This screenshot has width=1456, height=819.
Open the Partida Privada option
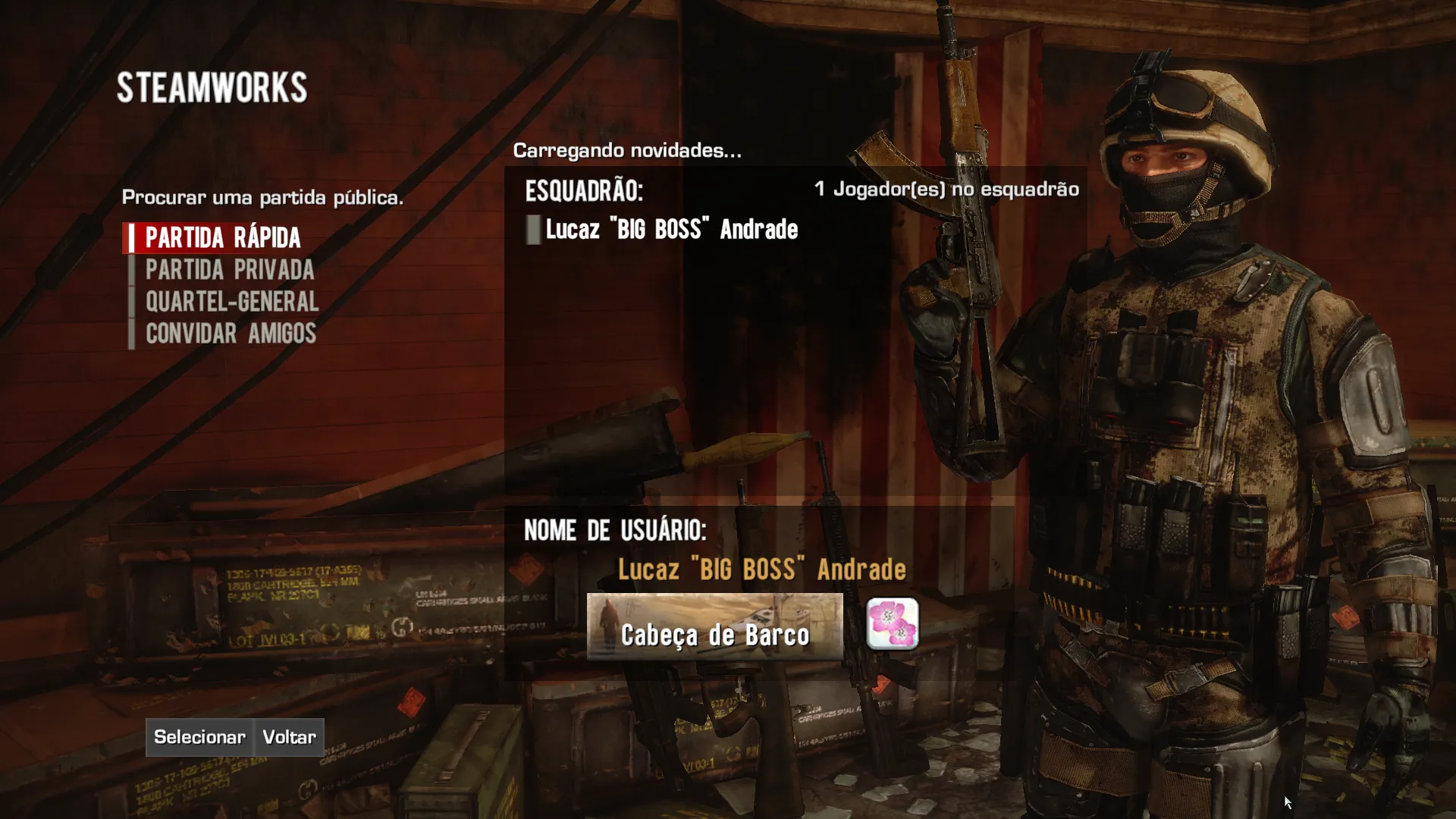coord(229,270)
